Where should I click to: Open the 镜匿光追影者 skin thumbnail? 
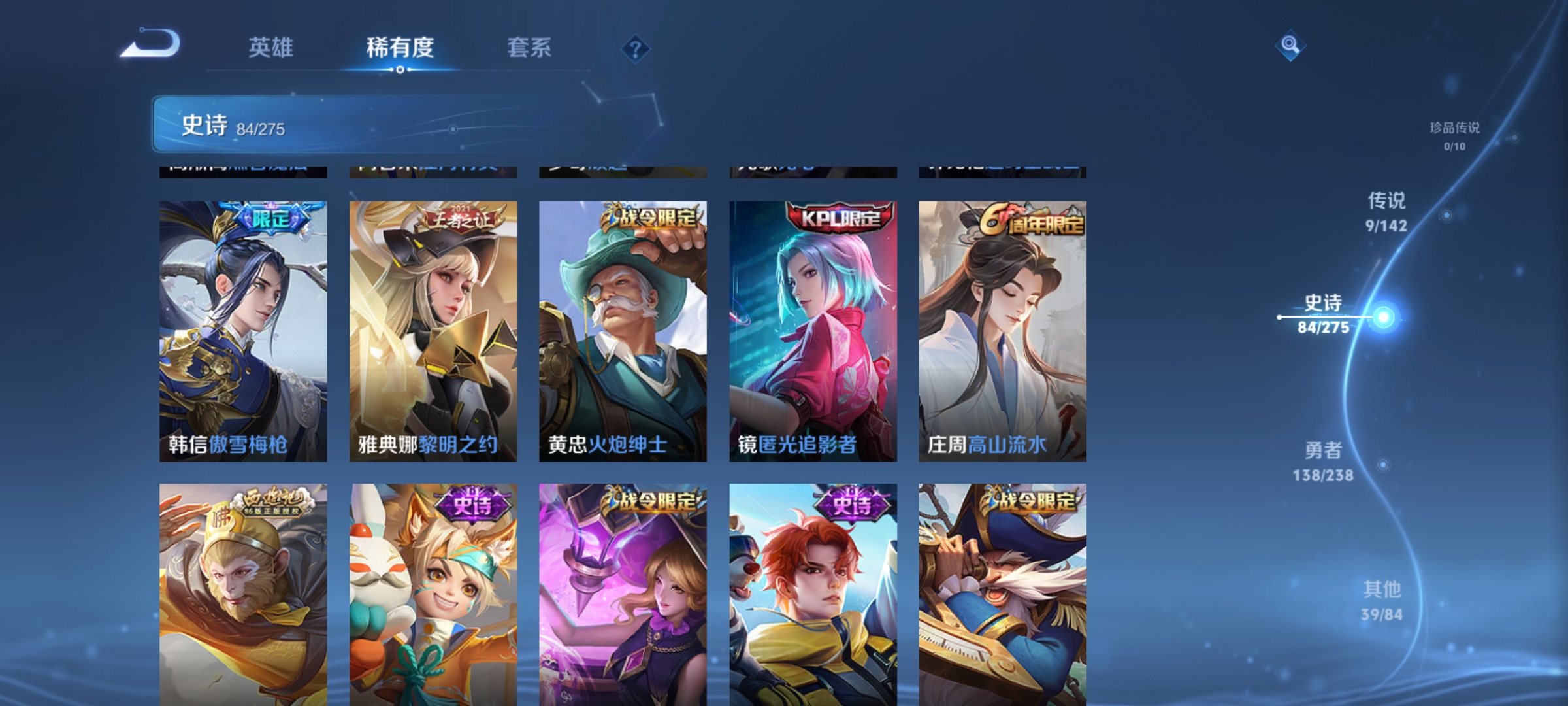[x=813, y=327]
